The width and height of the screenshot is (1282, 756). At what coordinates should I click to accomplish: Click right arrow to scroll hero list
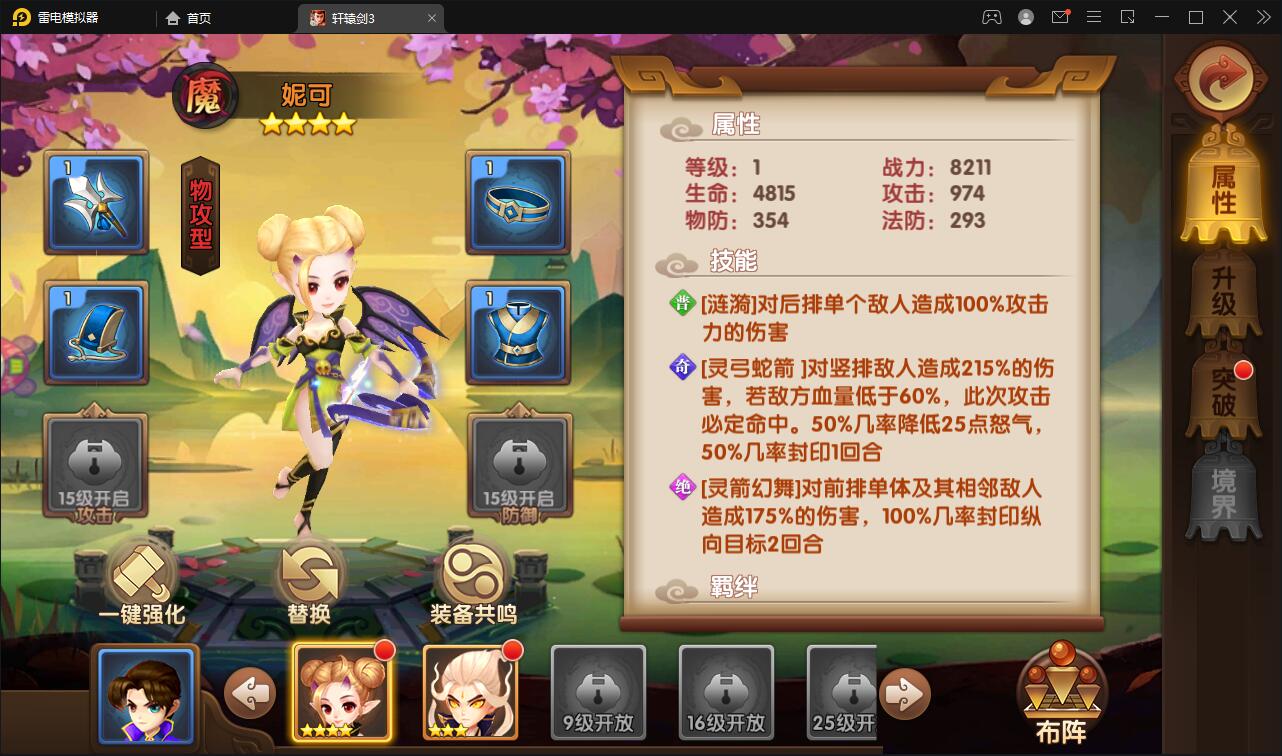tap(905, 693)
